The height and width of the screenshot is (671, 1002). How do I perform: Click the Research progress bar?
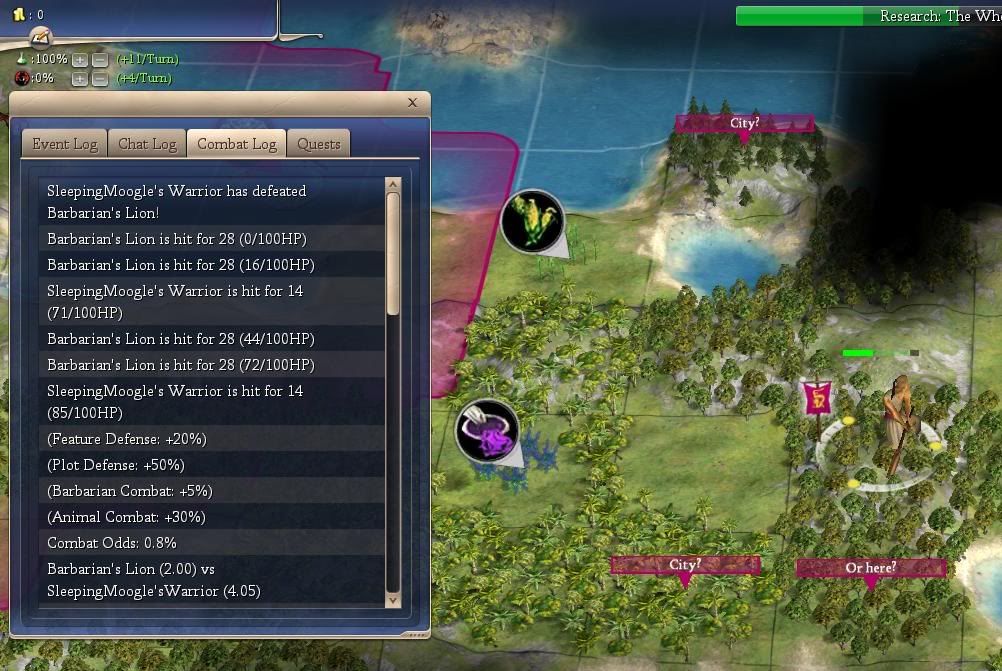[868, 16]
